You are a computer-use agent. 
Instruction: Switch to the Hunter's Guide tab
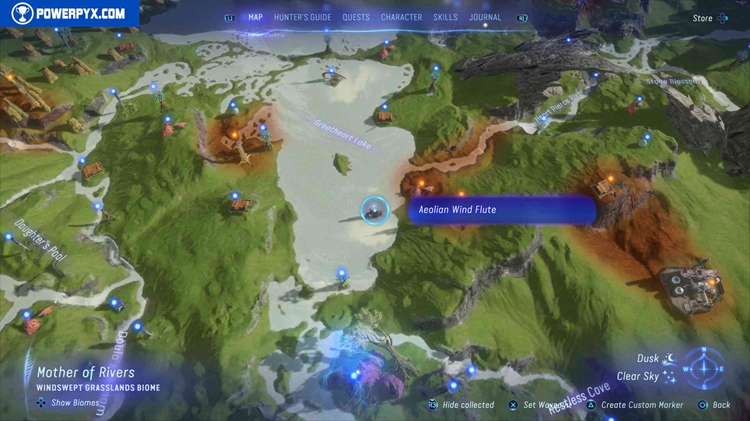click(x=303, y=17)
